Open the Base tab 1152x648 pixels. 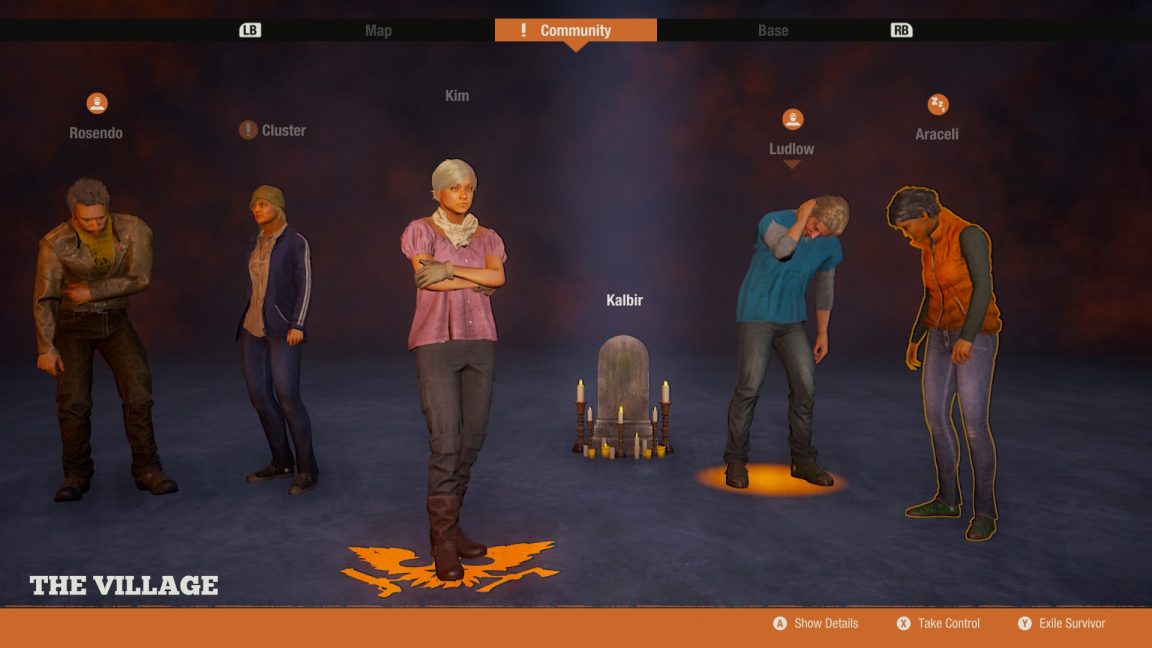pos(773,30)
